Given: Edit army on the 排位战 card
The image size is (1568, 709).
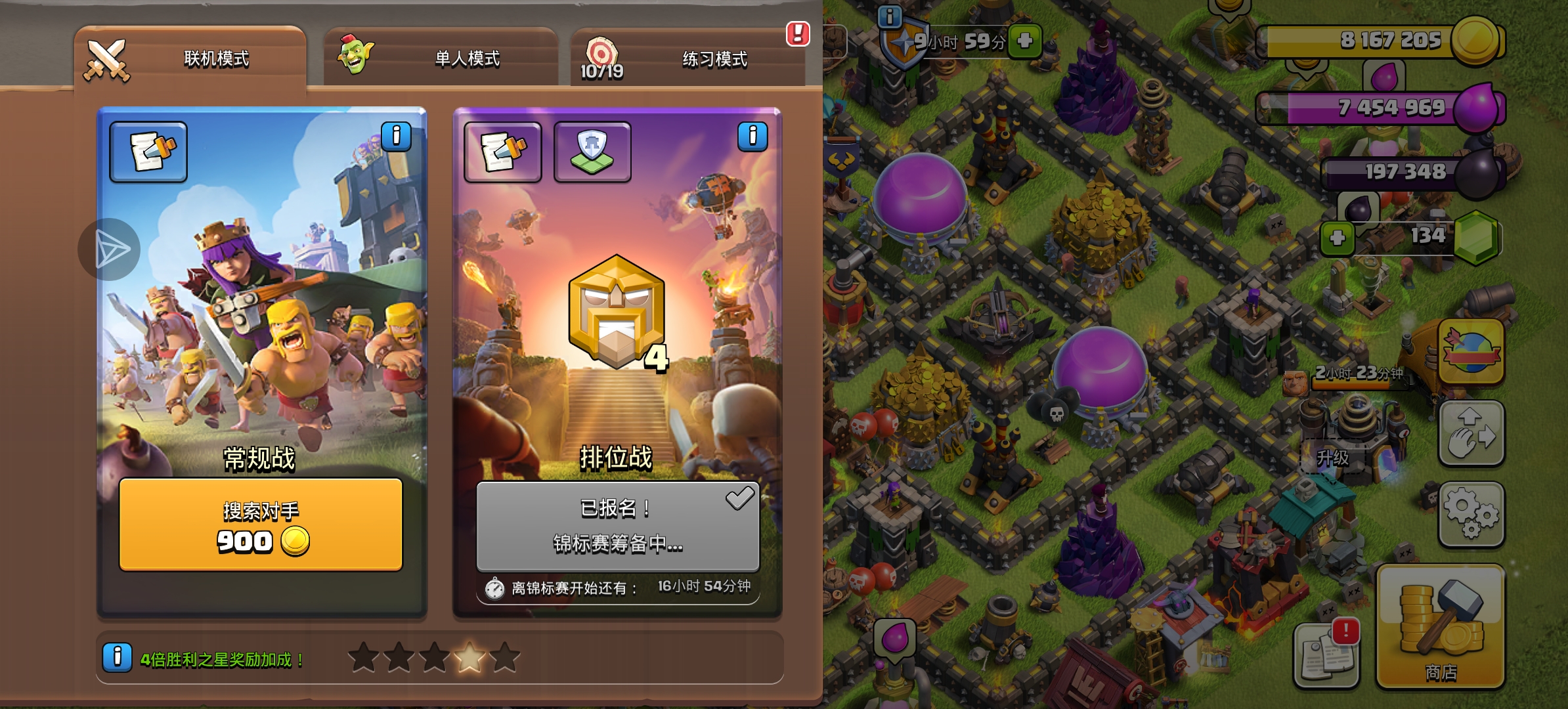Looking at the screenshot, I should click(x=503, y=152).
